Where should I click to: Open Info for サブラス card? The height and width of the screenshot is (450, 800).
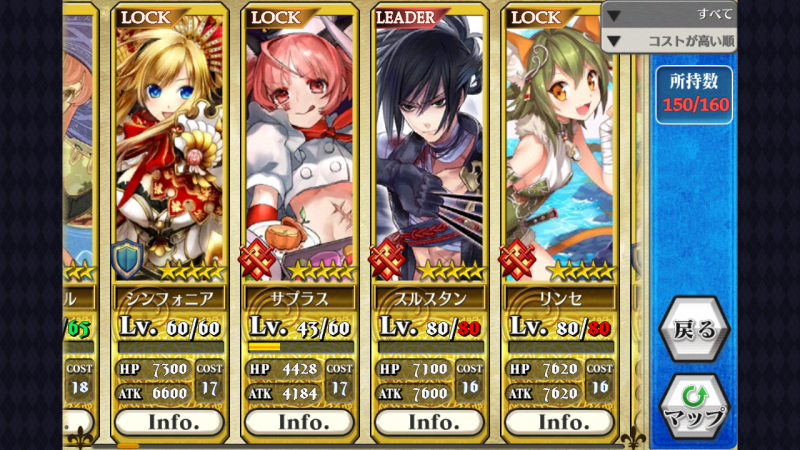[x=299, y=422]
